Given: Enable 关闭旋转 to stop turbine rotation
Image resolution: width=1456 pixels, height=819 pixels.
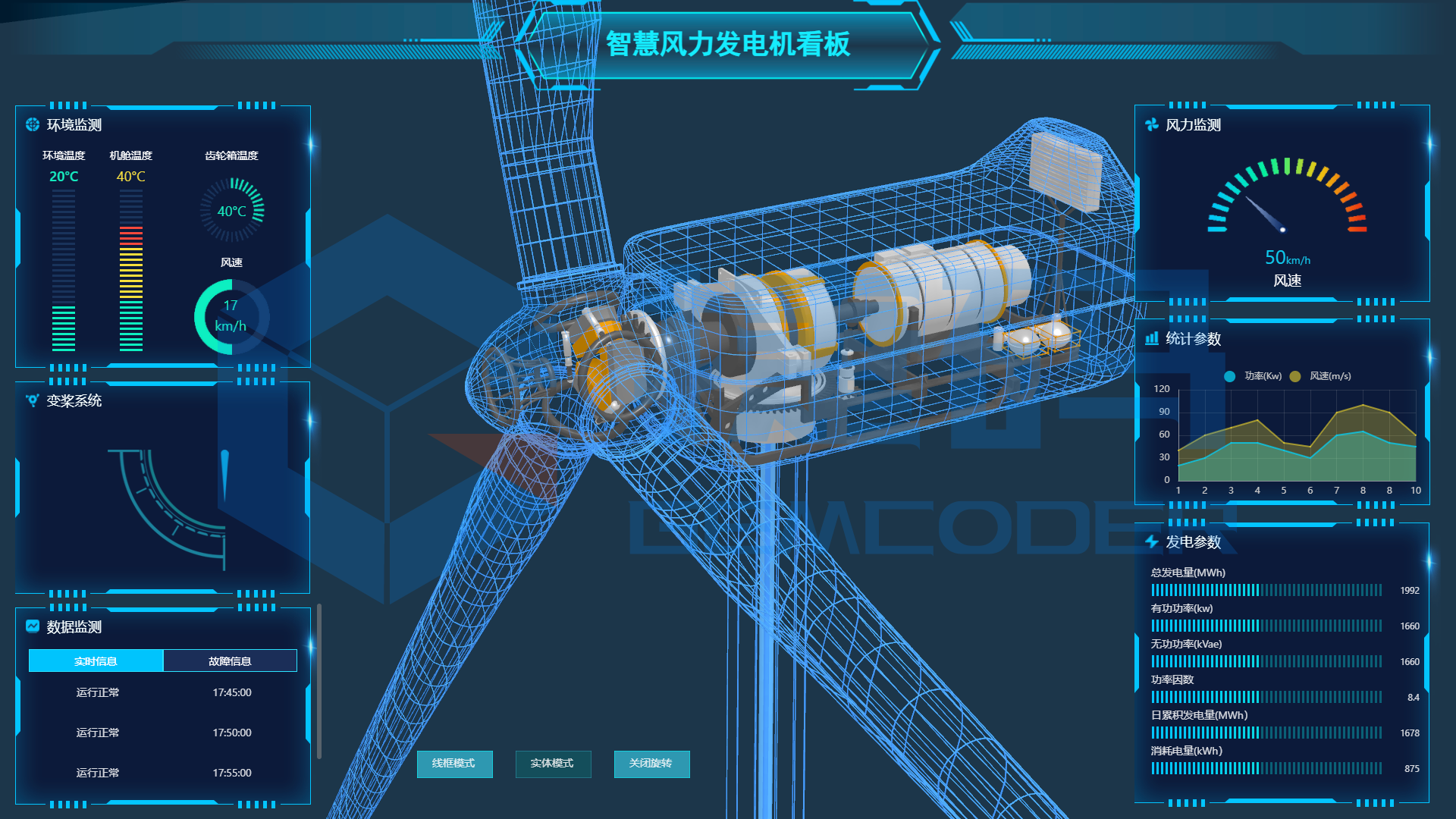Looking at the screenshot, I should pyautogui.click(x=651, y=764).
